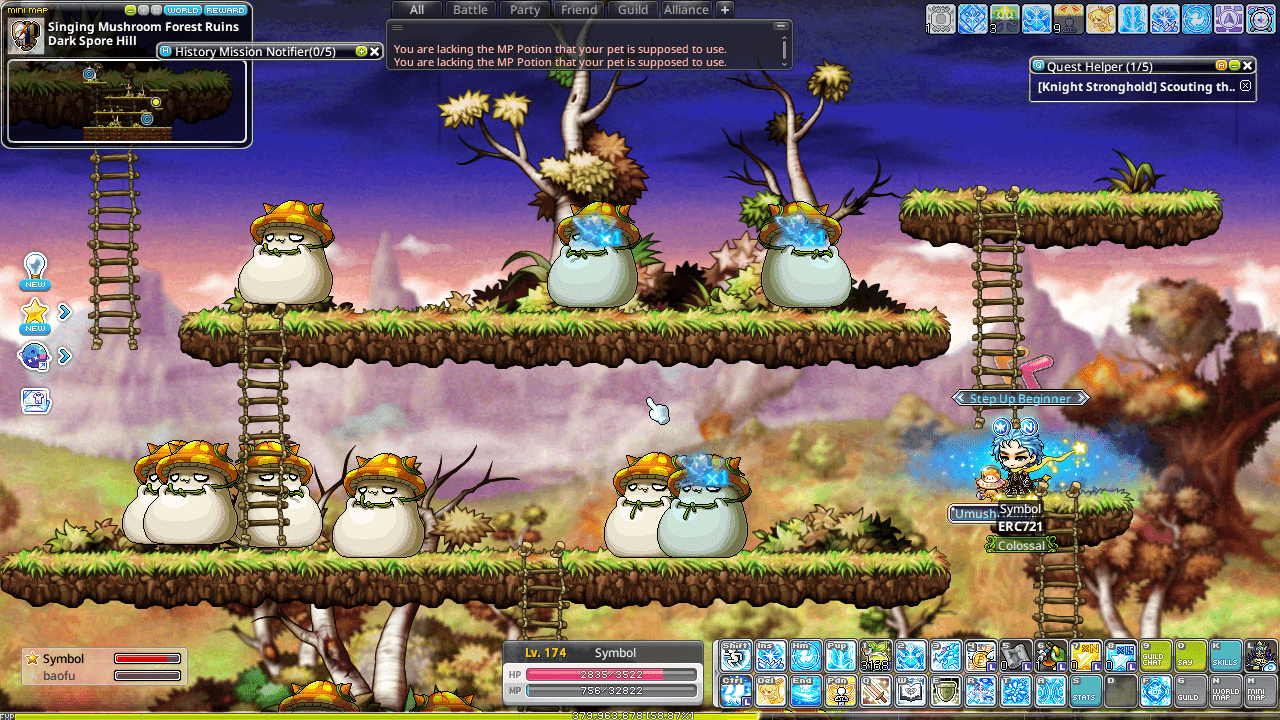
Task: Expand History Mission Notifier with plus icon
Action: [360, 50]
